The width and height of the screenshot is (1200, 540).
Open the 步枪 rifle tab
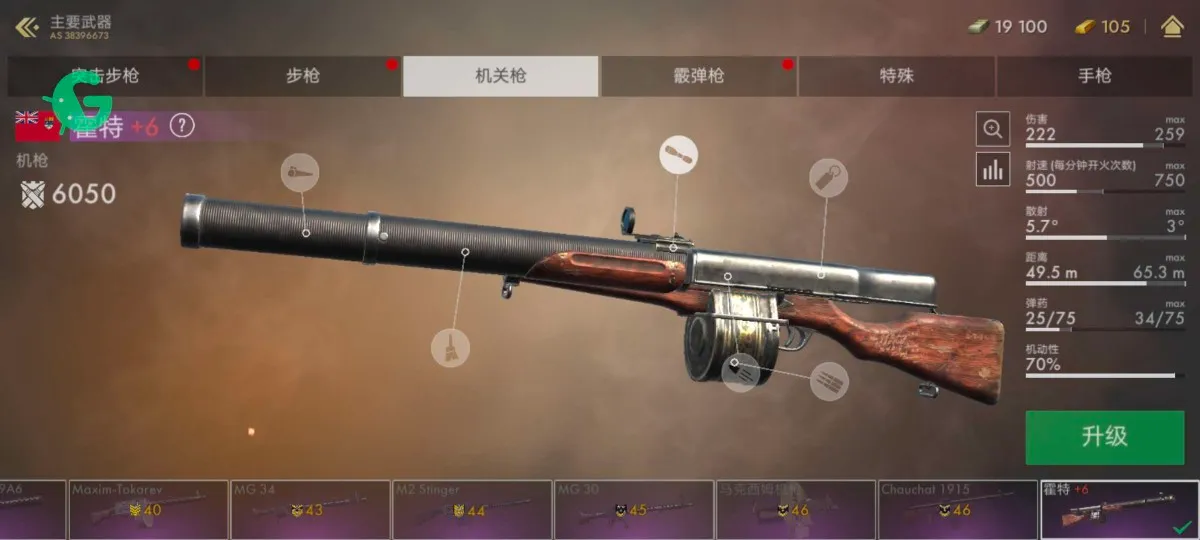[302, 76]
